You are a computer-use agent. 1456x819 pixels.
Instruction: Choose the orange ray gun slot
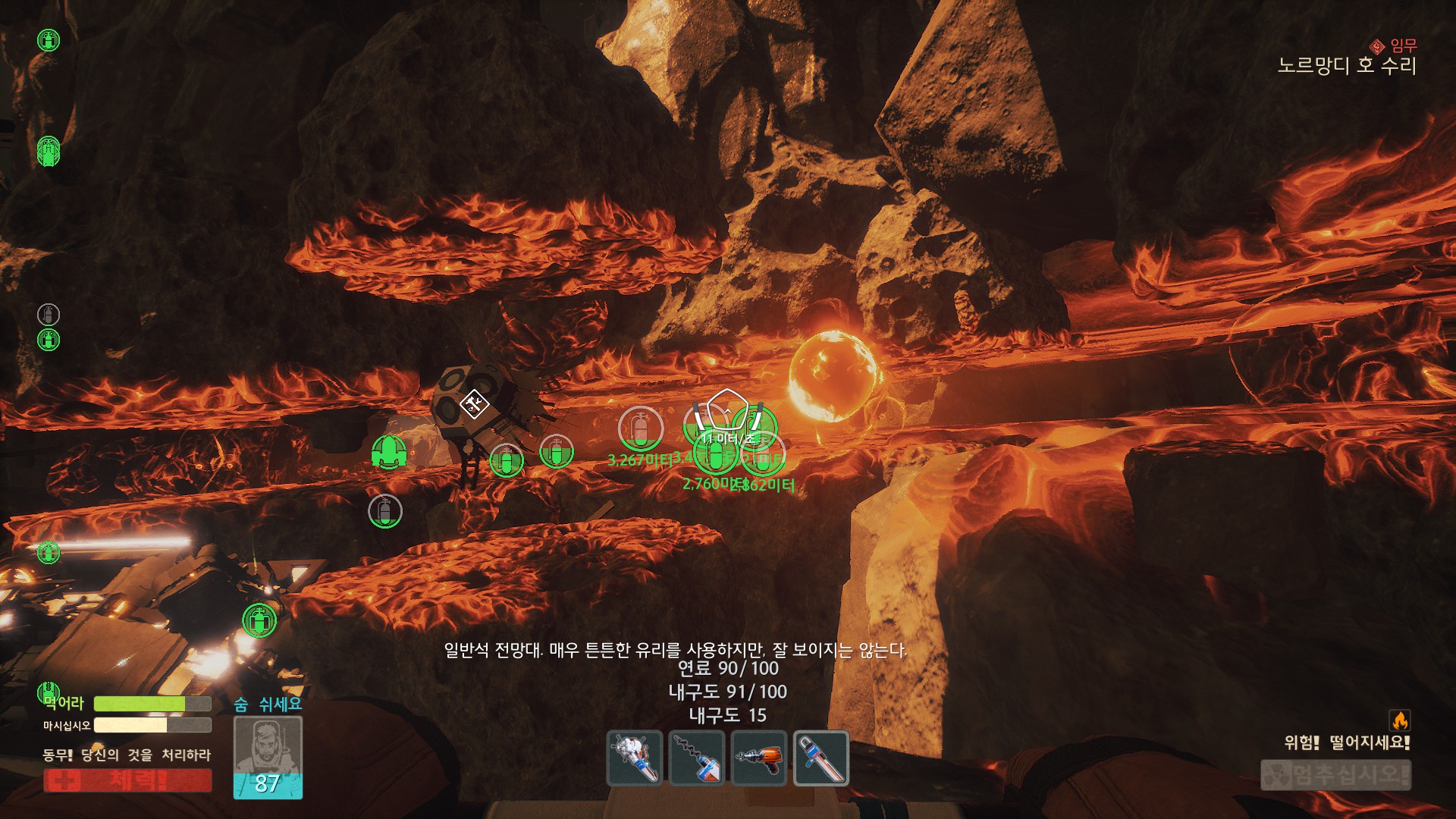click(759, 758)
